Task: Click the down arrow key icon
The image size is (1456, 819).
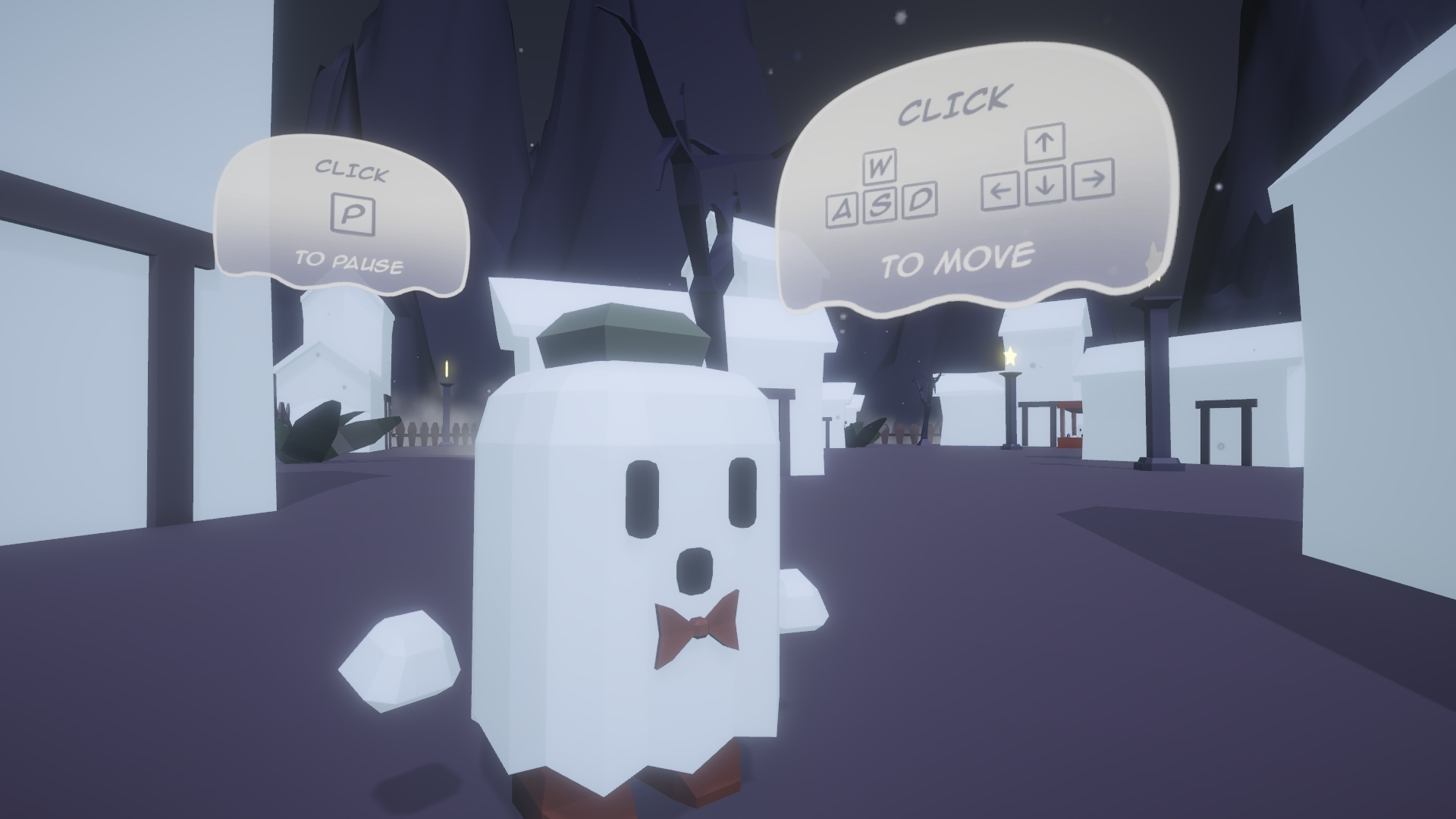Action: 1045,187
